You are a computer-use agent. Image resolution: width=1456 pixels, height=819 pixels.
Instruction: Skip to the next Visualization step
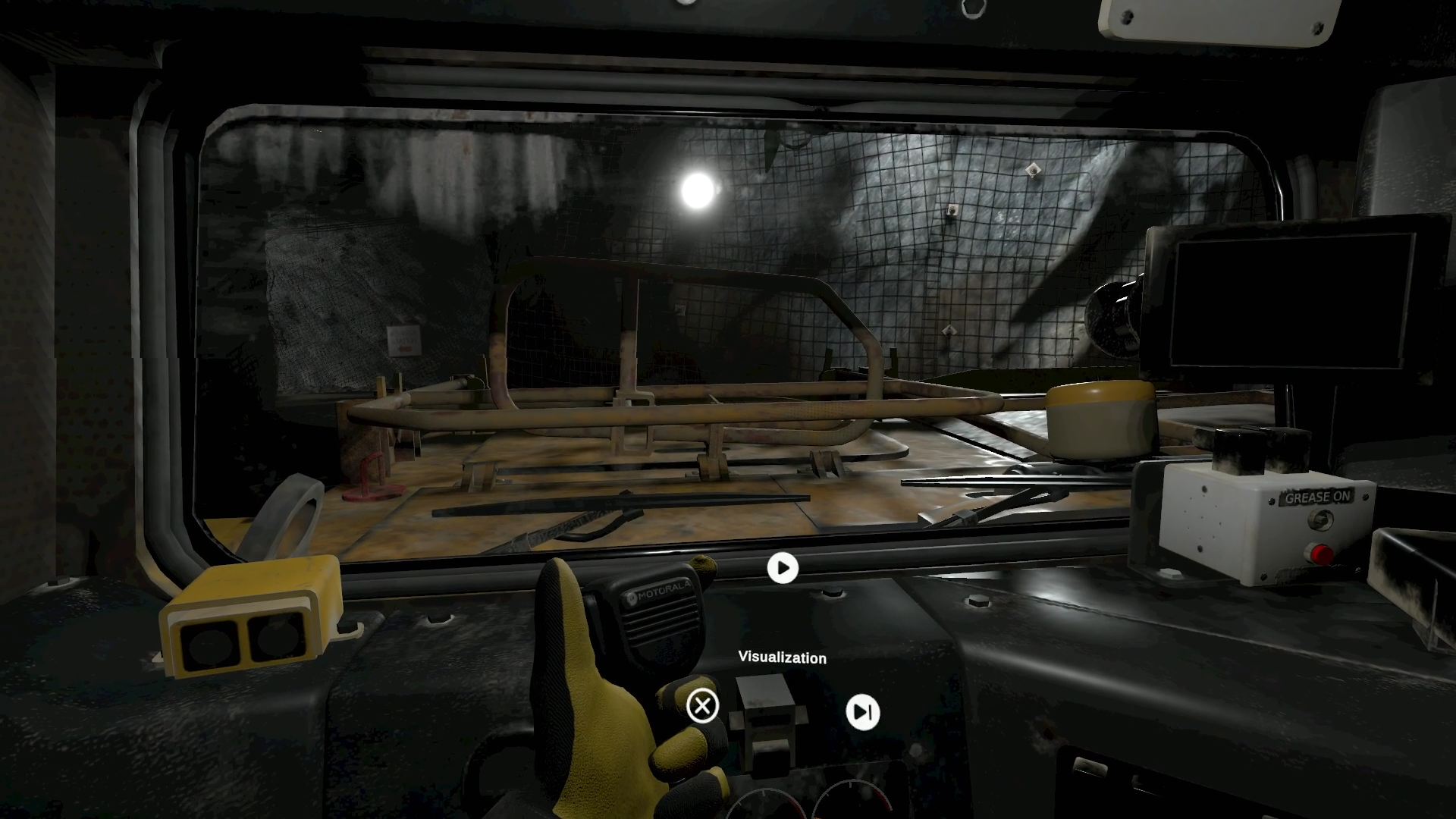pyautogui.click(x=862, y=712)
